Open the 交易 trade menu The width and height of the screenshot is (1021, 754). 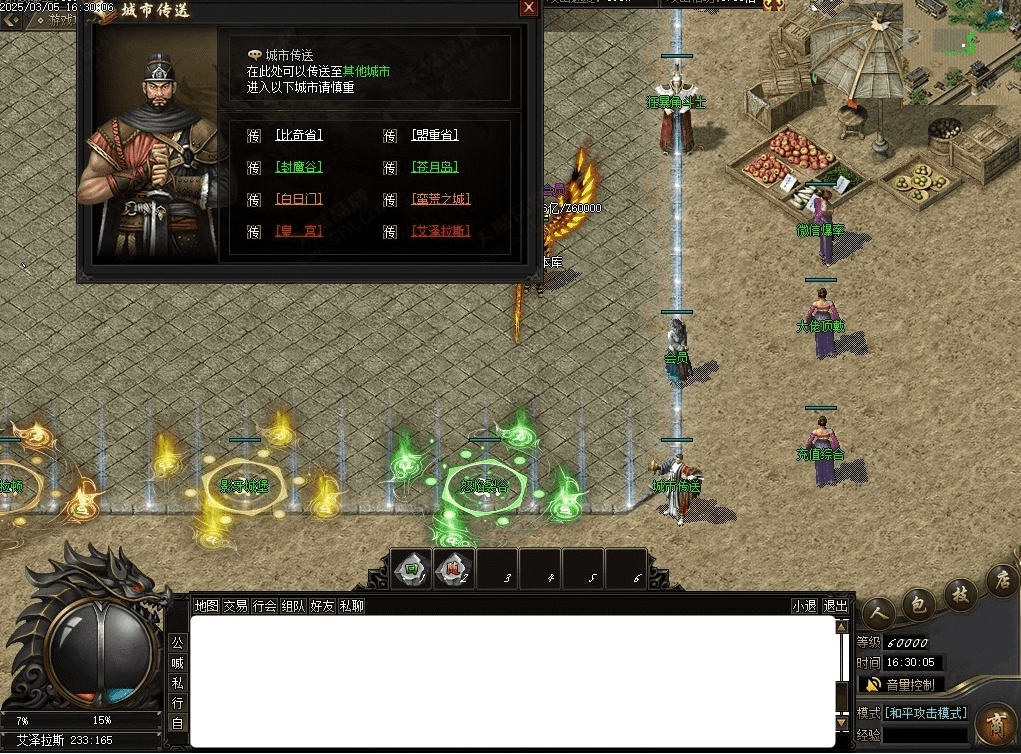point(235,606)
